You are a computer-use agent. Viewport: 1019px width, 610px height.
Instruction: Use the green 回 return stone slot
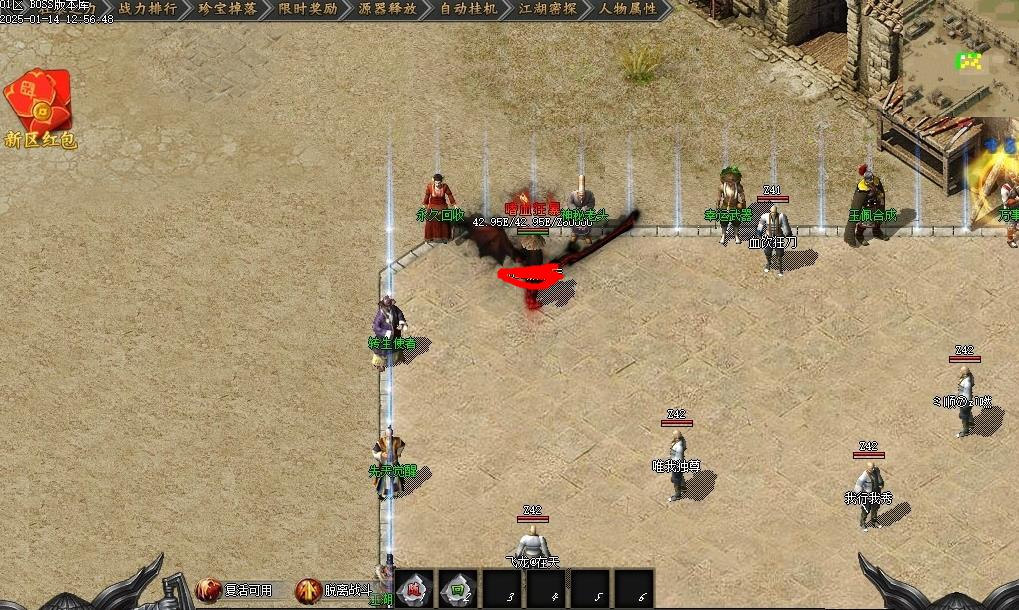456,589
